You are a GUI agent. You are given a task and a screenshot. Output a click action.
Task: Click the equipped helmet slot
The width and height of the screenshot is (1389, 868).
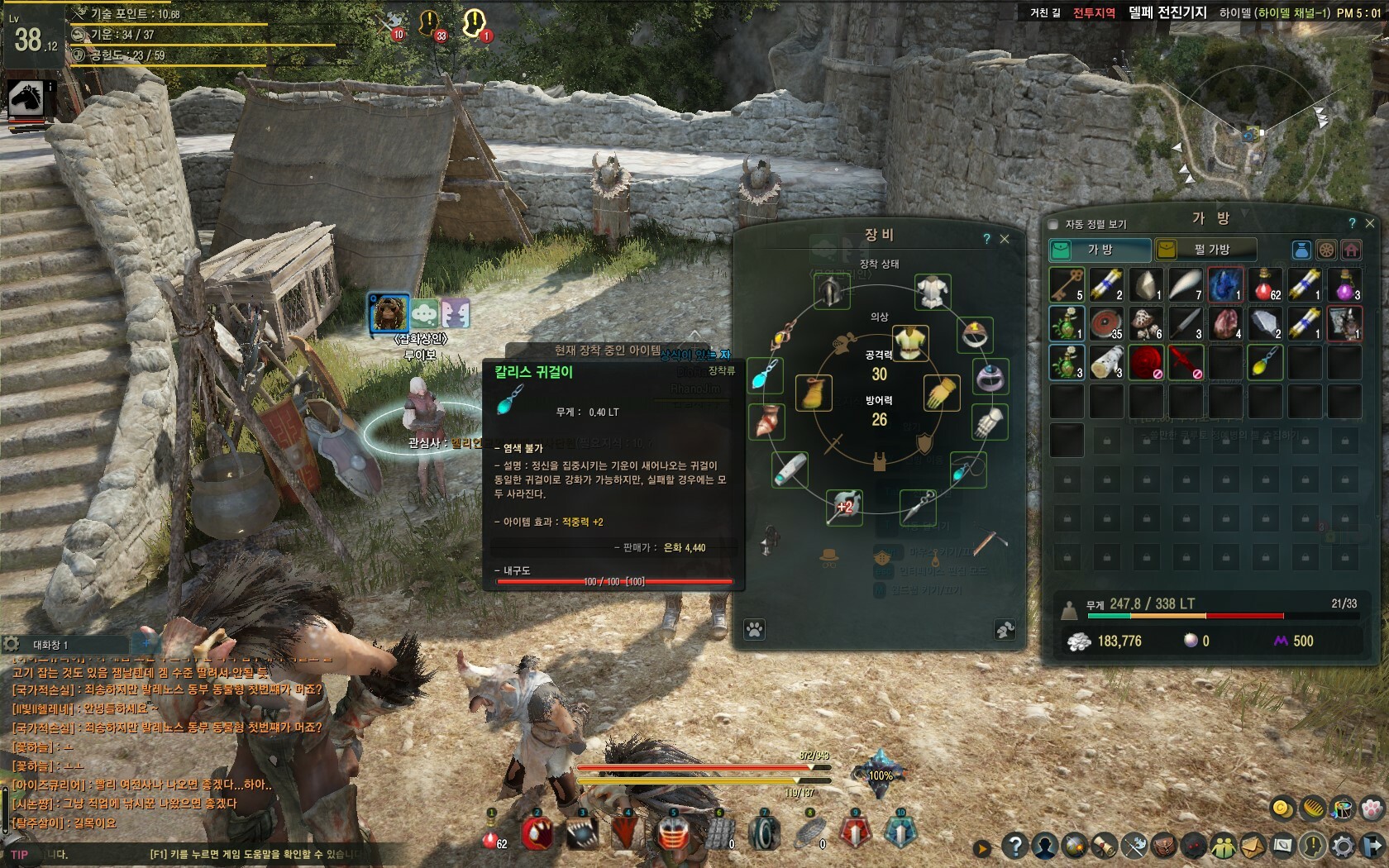(830, 291)
